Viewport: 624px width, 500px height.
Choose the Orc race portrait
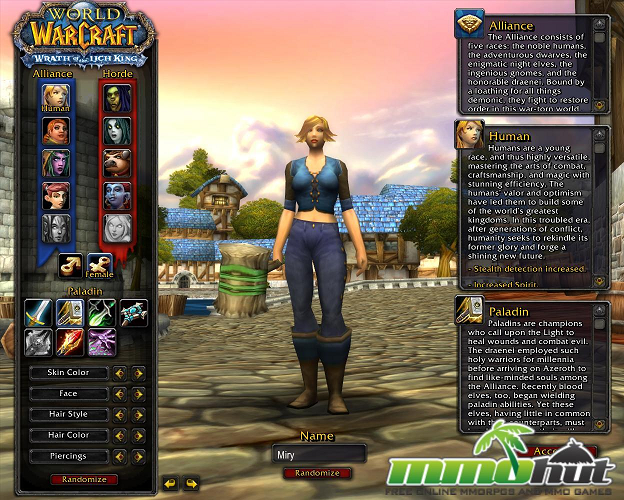[117, 98]
